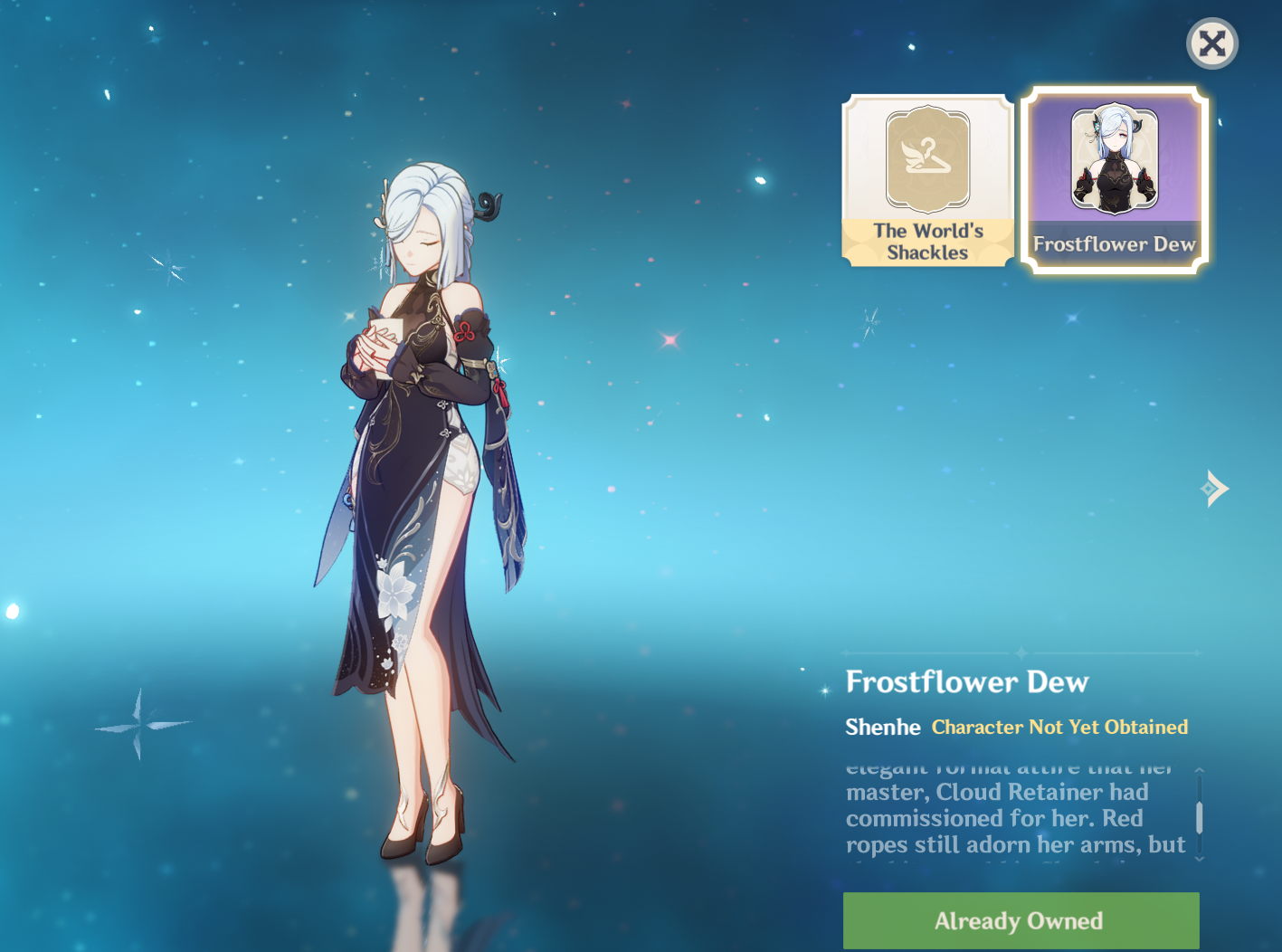Click The World's Shackles label text

click(927, 243)
